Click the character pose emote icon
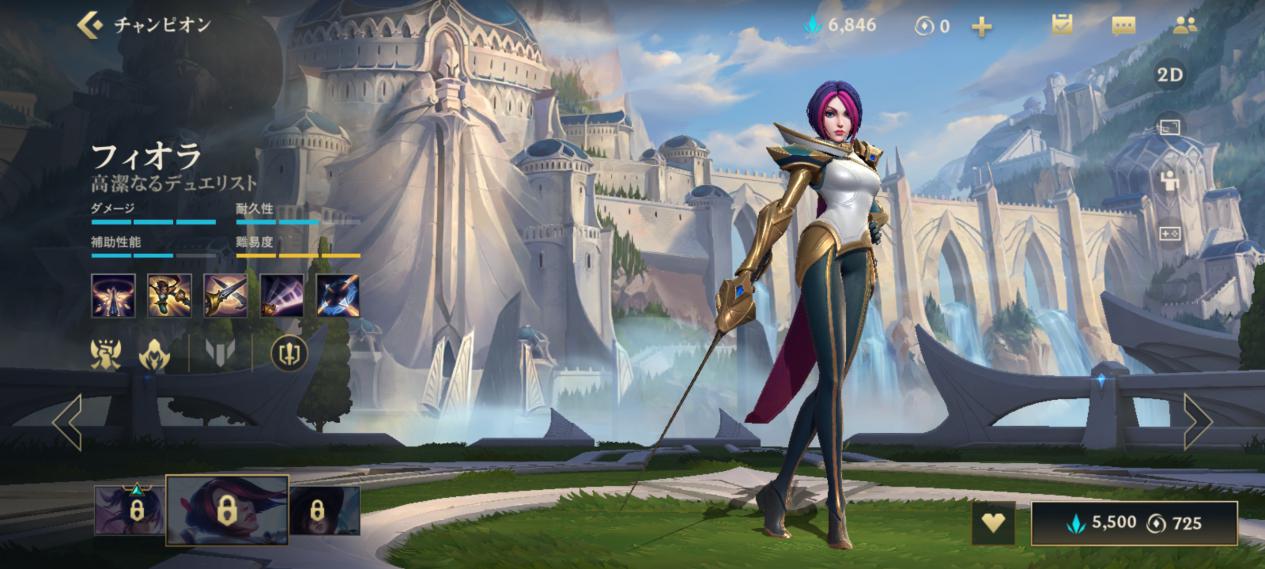The width and height of the screenshot is (1265, 569). pos(1169,180)
